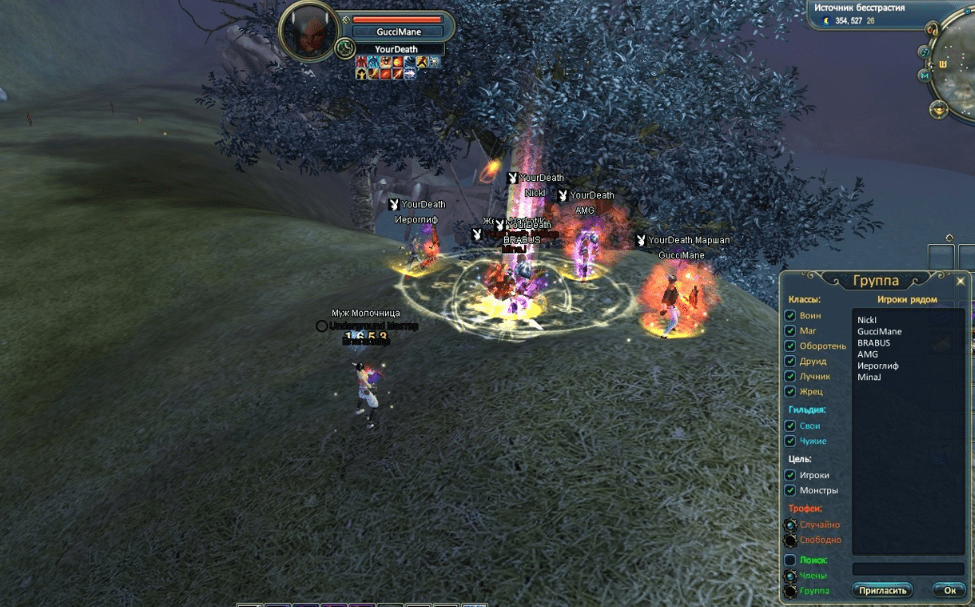This screenshot has width=975, height=607.
Task: Confirm with the Ок button
Action: point(949,590)
